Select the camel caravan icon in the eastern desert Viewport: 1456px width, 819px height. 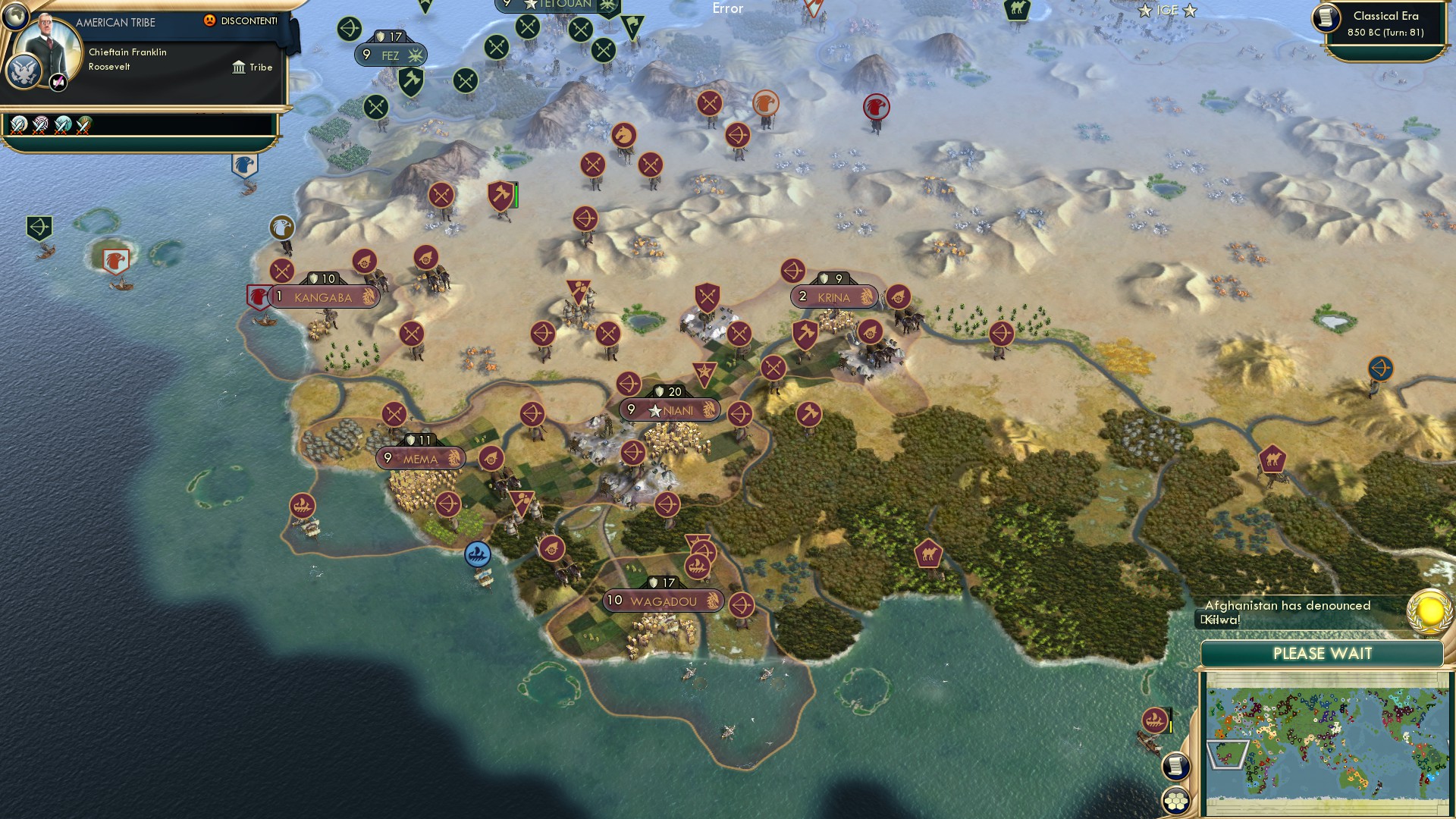[1271, 458]
